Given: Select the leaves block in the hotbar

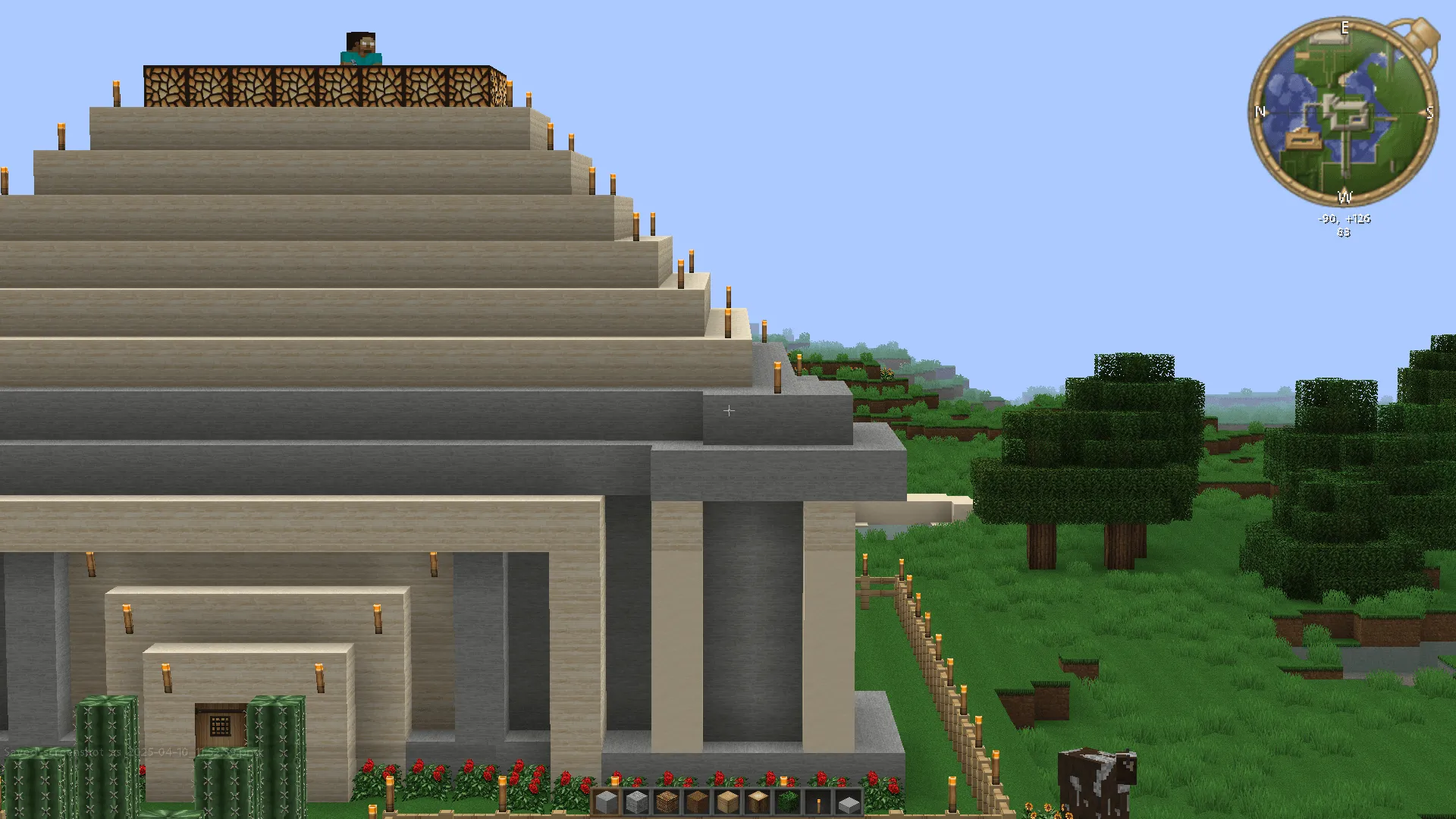Looking at the screenshot, I should coord(789,802).
